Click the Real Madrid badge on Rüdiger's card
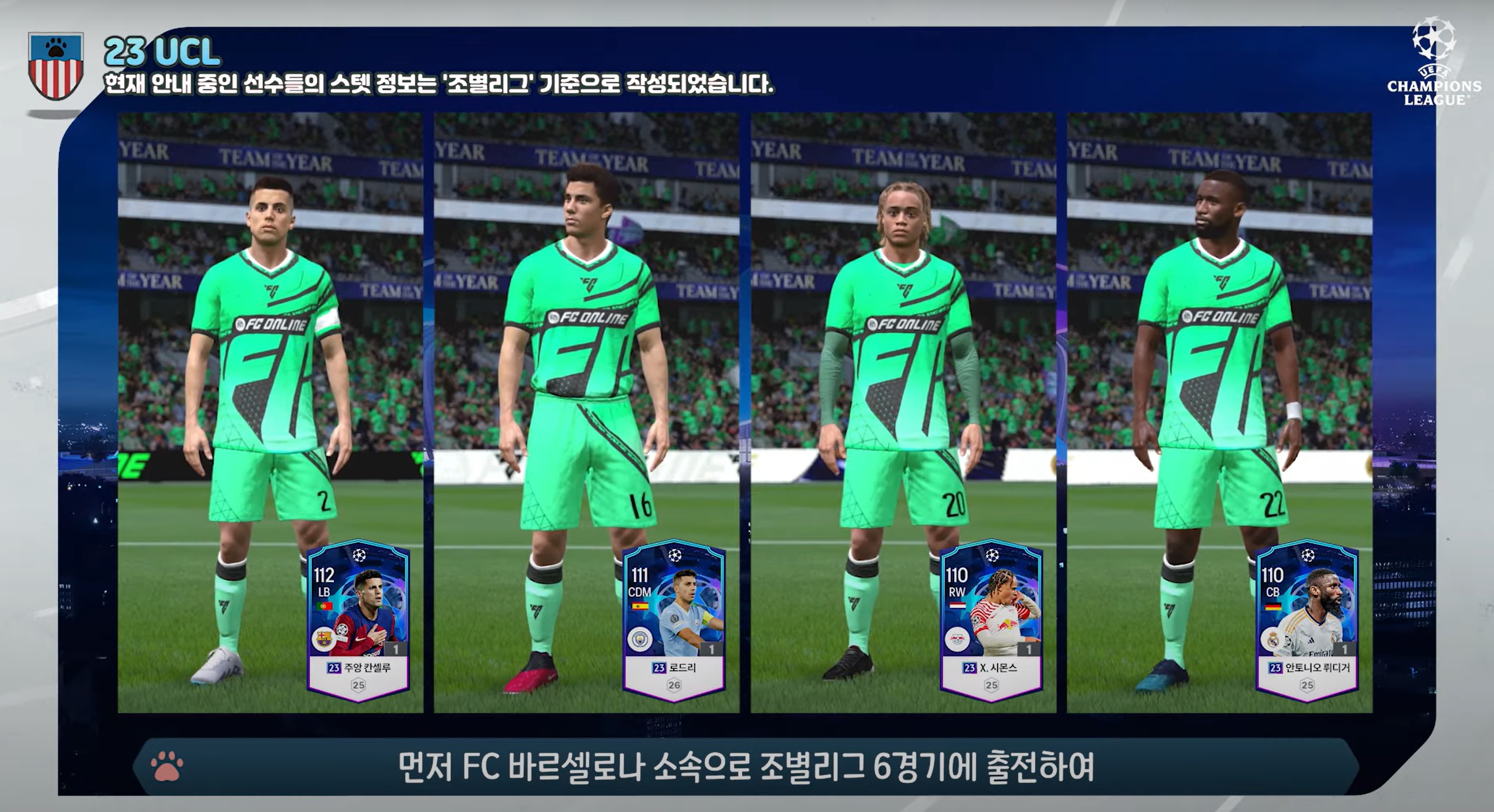 click(x=1273, y=640)
